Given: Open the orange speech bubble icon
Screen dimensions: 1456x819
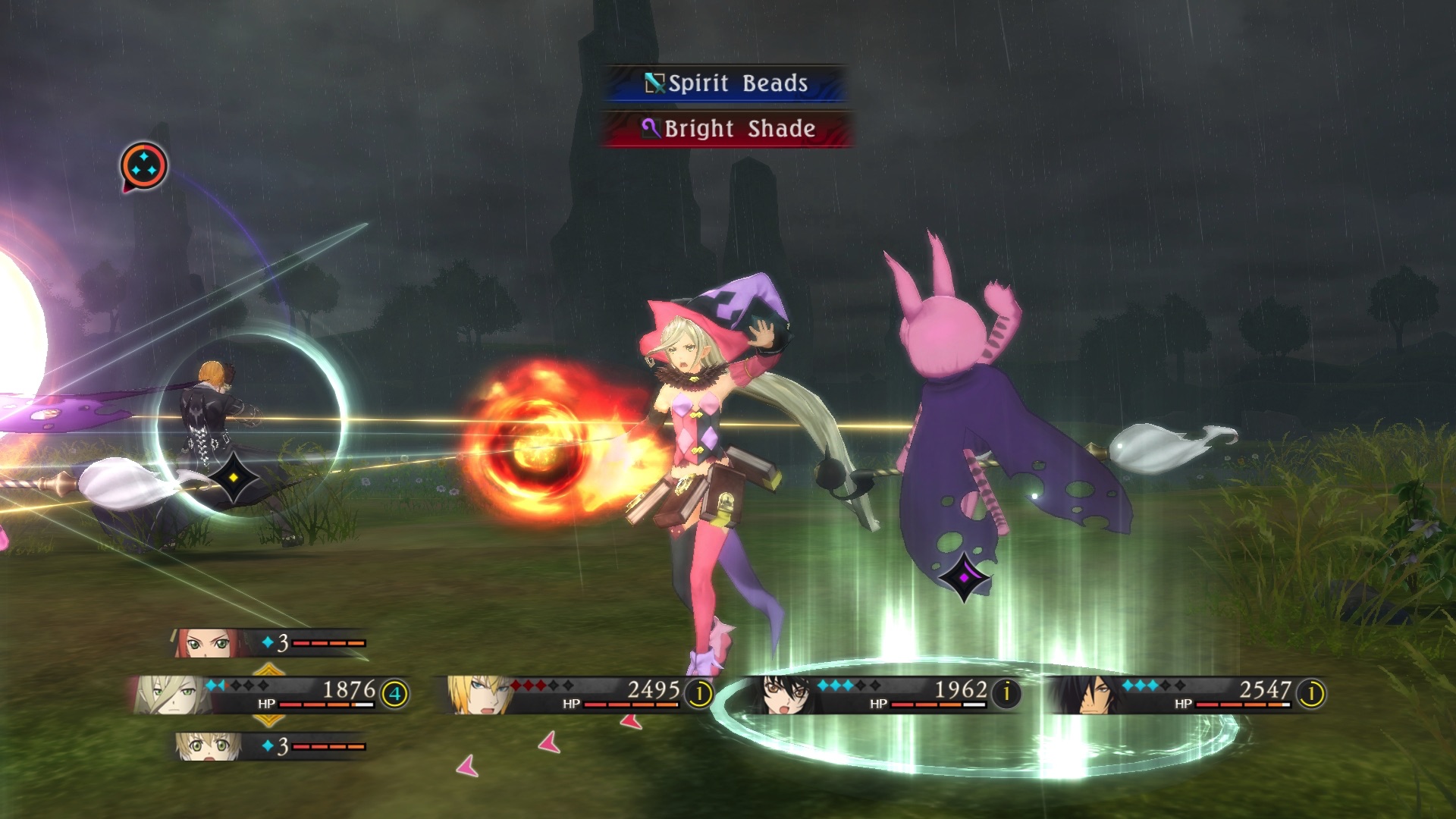Looking at the screenshot, I should coord(143,166).
